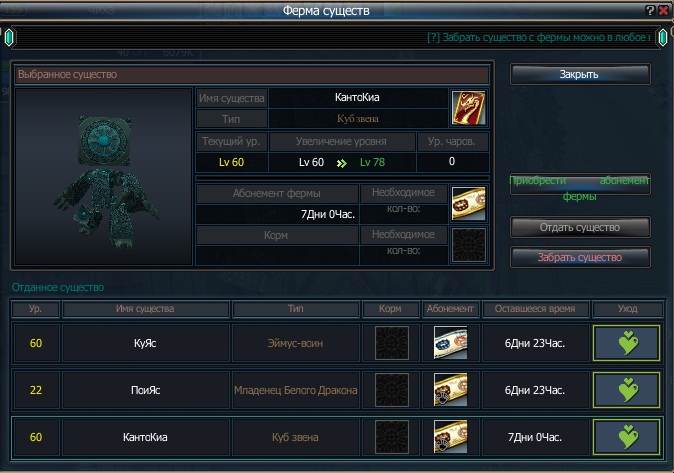Click the X in the window title bar

(x=664, y=10)
